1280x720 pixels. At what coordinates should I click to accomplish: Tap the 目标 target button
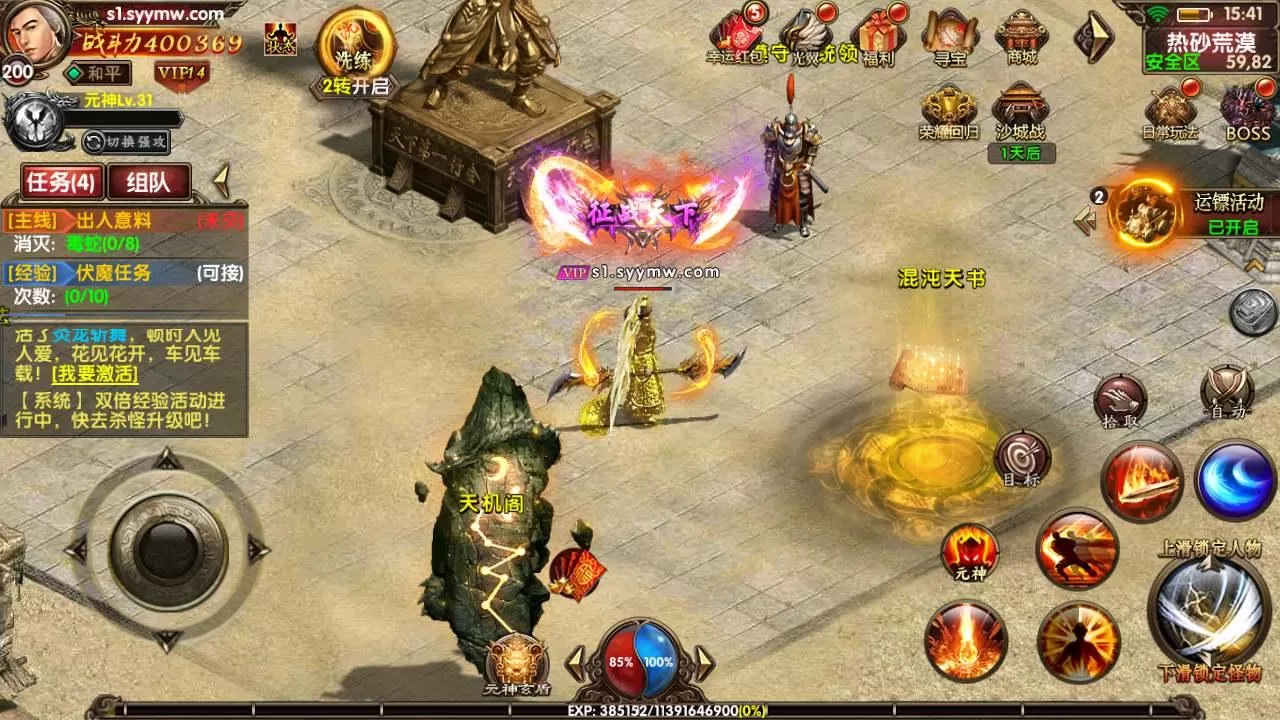pyautogui.click(x=1022, y=458)
